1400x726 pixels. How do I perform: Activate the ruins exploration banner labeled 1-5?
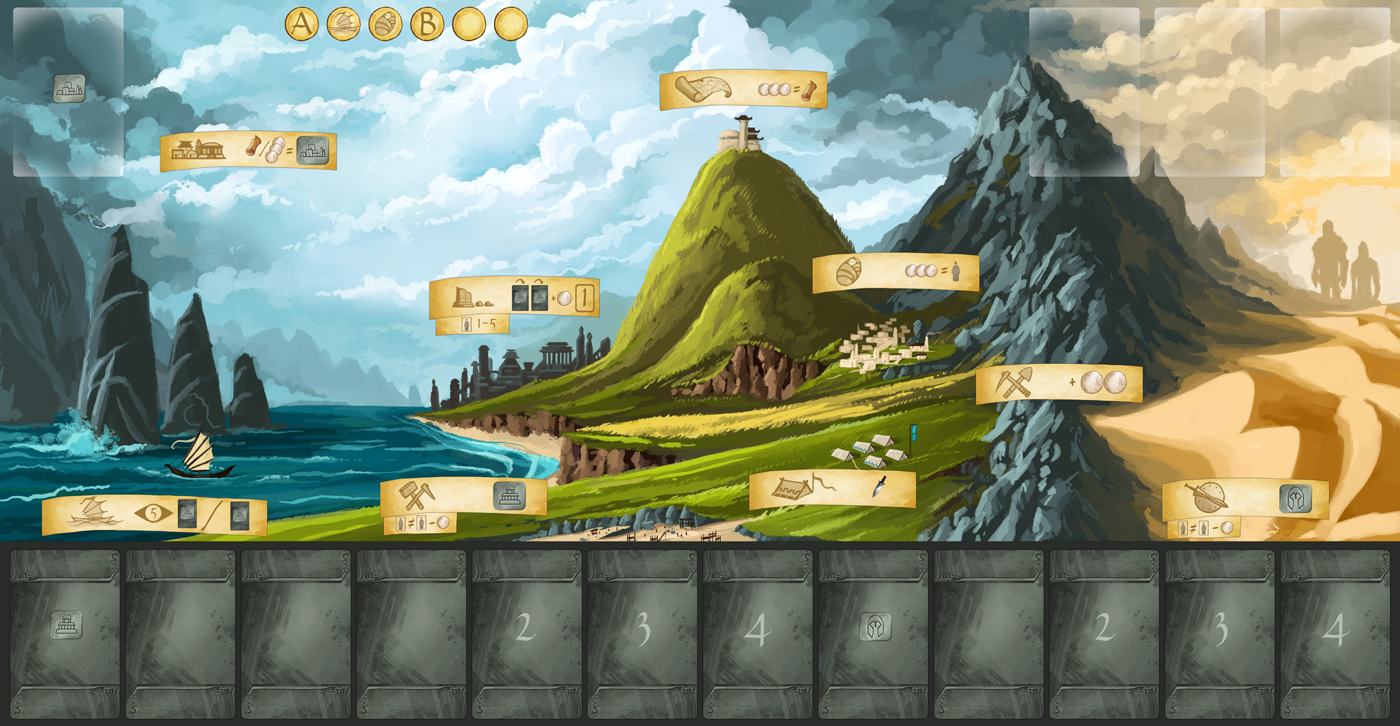(514, 298)
